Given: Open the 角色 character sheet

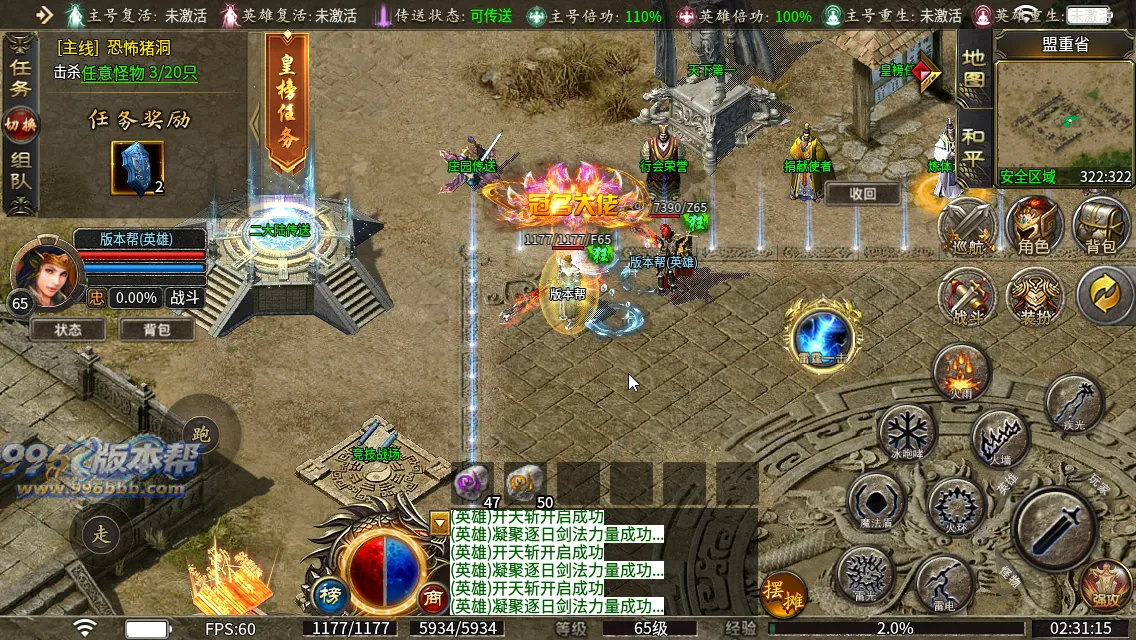Looking at the screenshot, I should pyautogui.click(x=1033, y=224).
